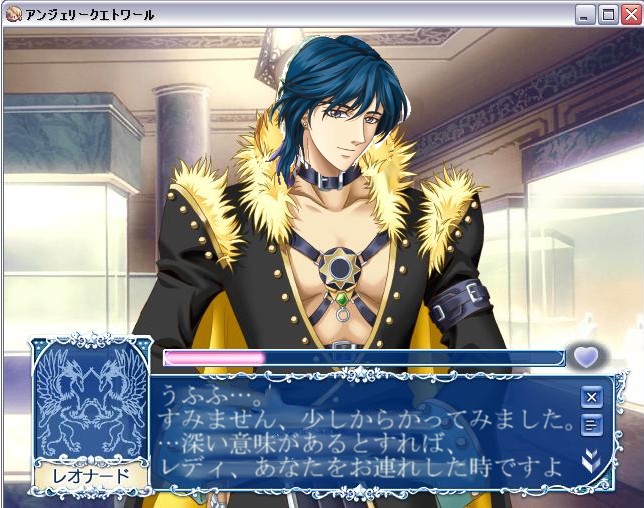This screenshot has width=644, height=508.
Task: Open the message log lines icon
Action: 592,427
